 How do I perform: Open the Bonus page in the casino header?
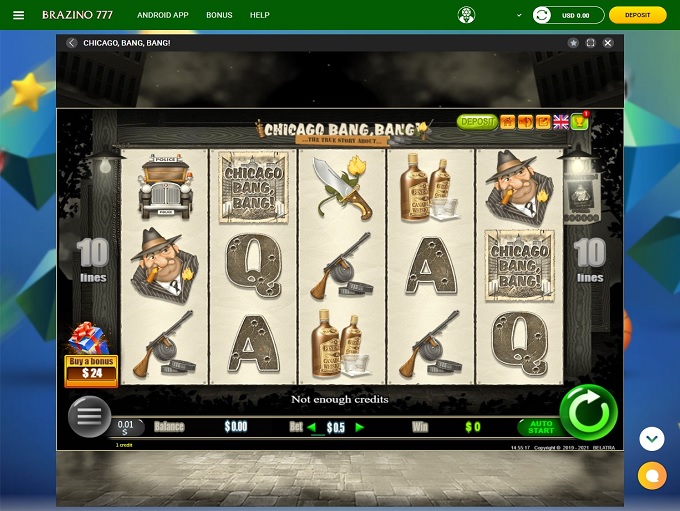[x=219, y=16]
